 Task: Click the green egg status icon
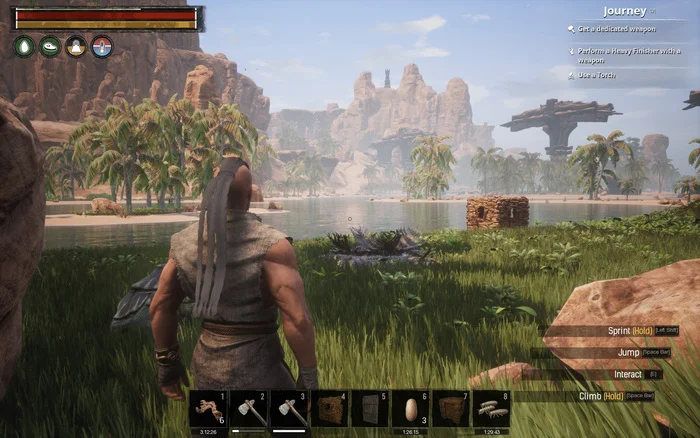pos(24,46)
